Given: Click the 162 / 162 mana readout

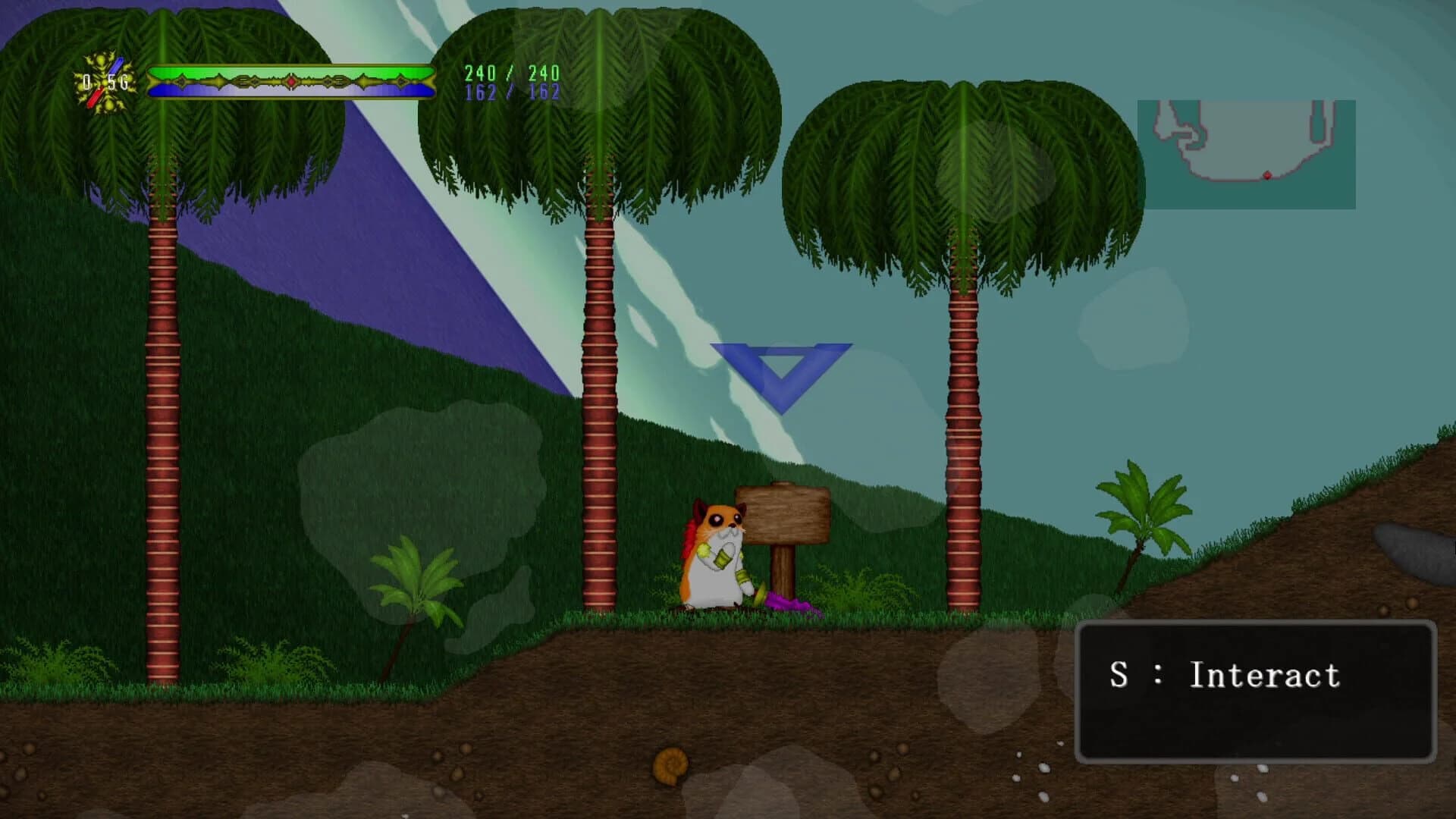Looking at the screenshot, I should [513, 95].
